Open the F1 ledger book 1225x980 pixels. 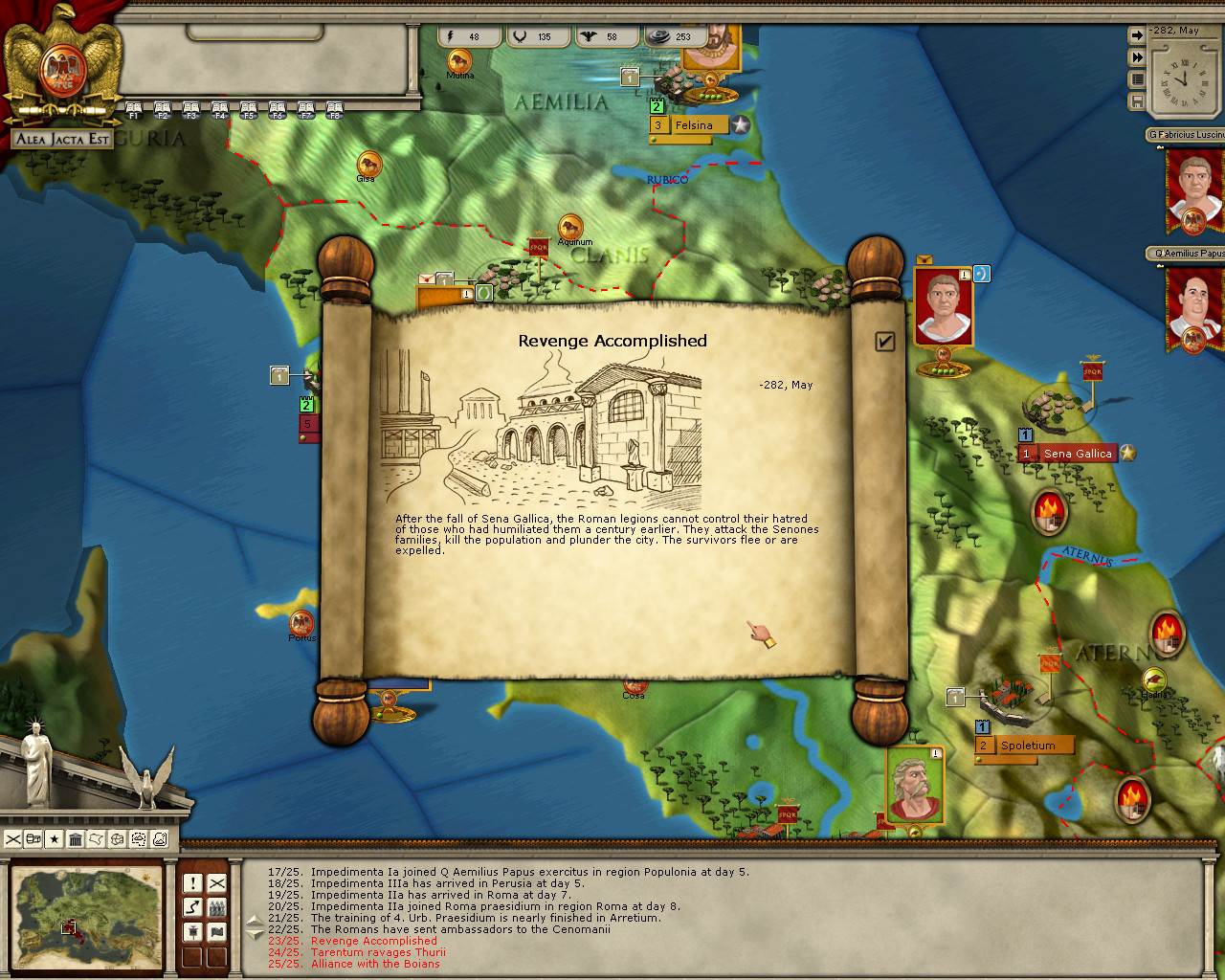pos(134,110)
